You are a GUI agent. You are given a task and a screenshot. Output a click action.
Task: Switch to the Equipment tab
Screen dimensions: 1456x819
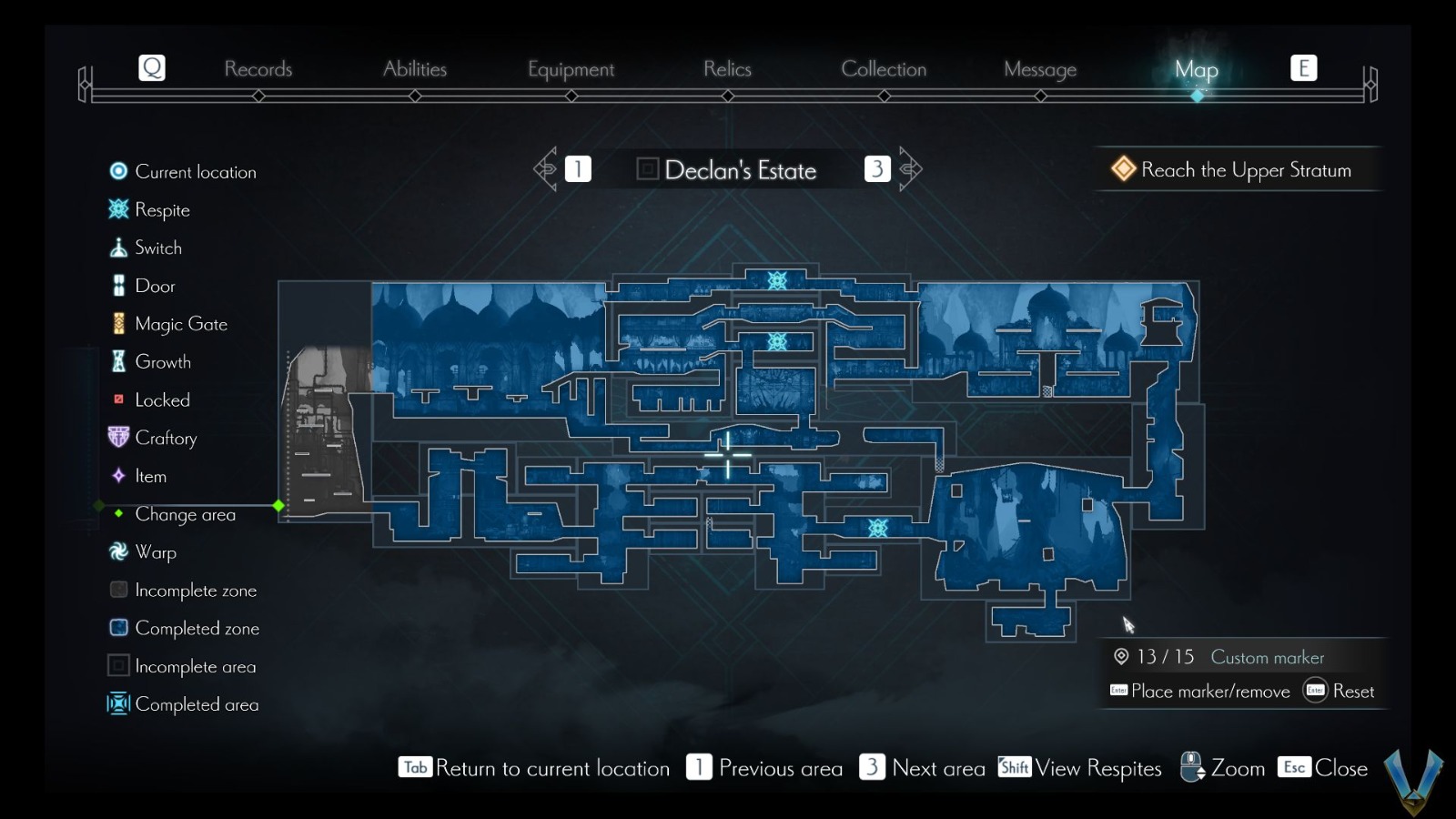(571, 69)
